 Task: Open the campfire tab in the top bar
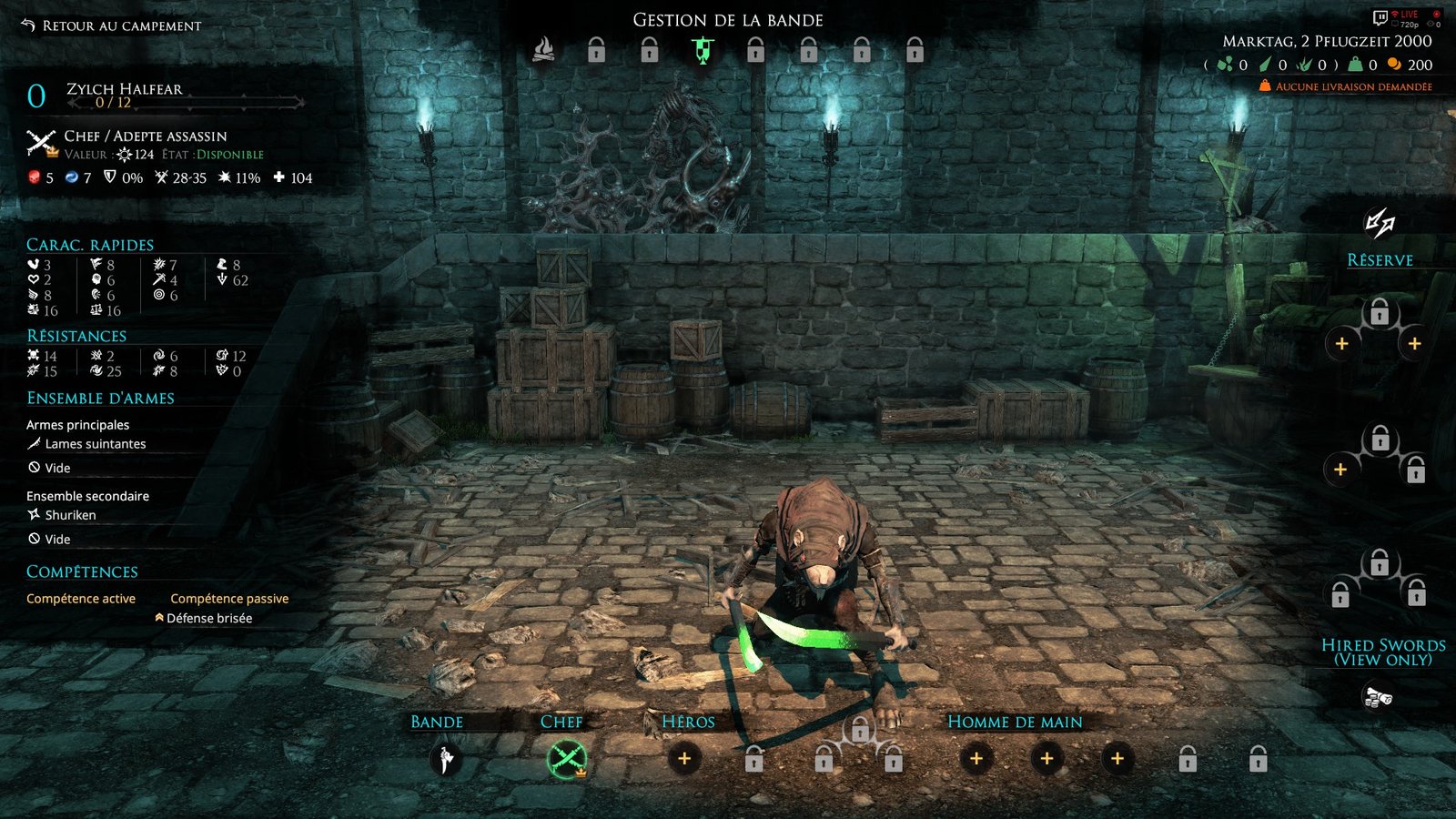pos(543,49)
